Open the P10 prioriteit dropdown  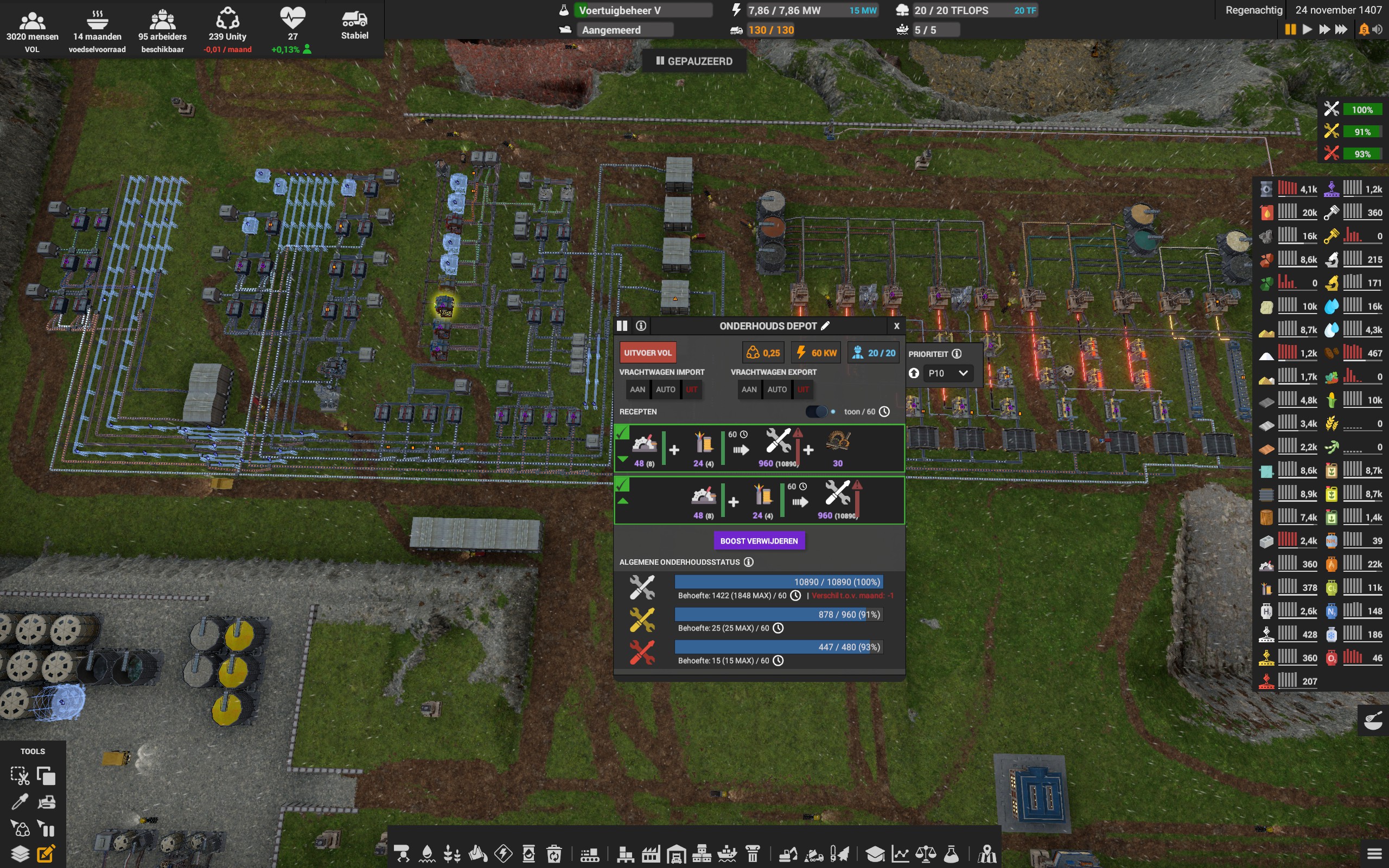pyautogui.click(x=948, y=373)
